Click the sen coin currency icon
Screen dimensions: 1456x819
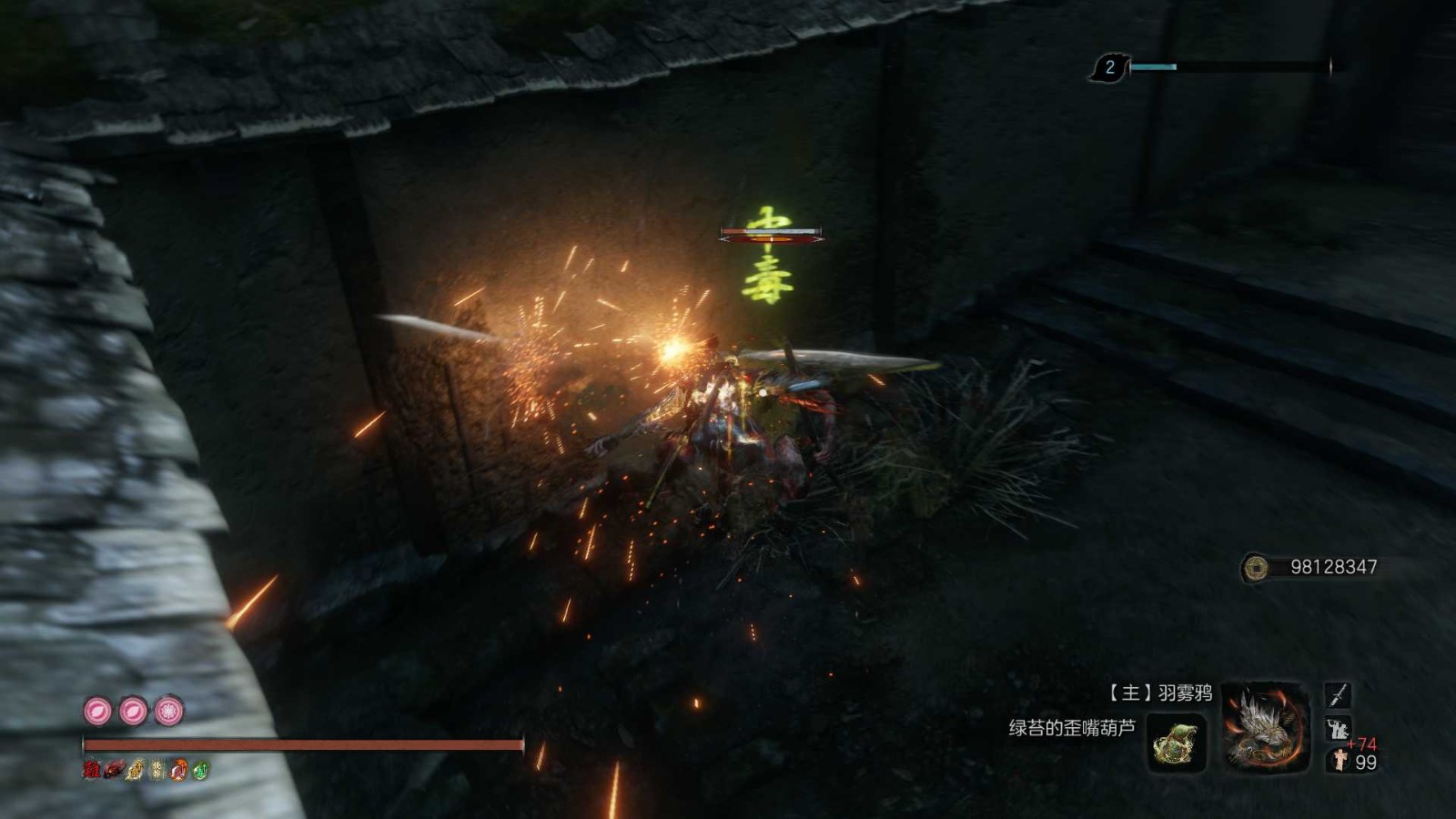click(1256, 568)
